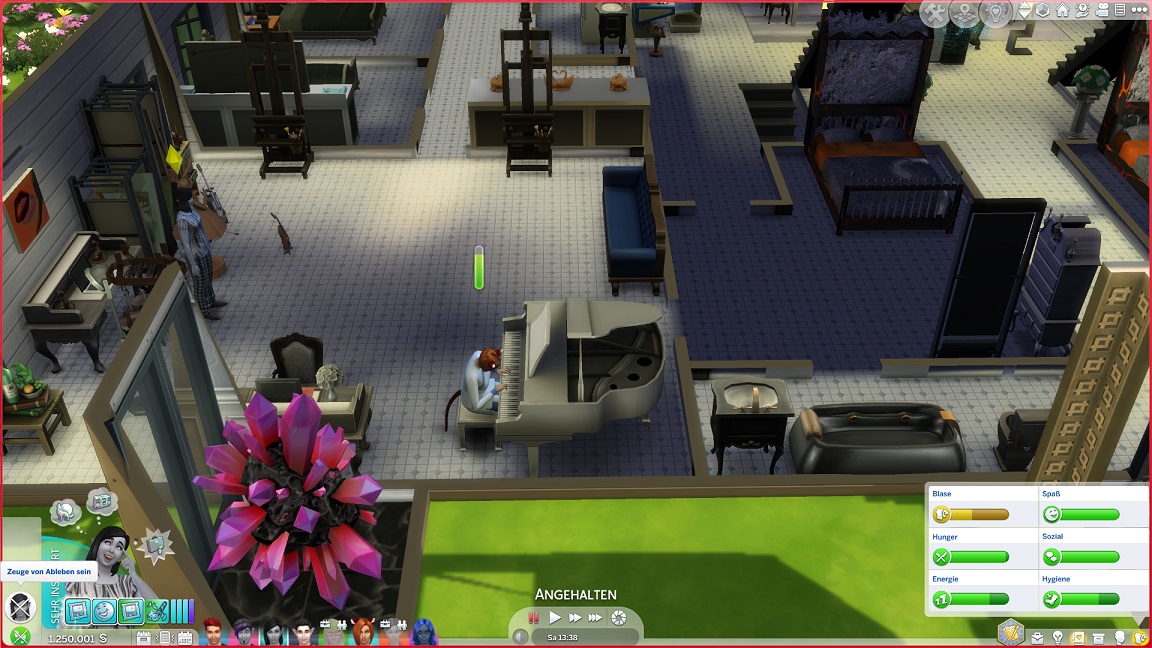Set game speed to fast forward

pyautogui.click(x=575, y=618)
